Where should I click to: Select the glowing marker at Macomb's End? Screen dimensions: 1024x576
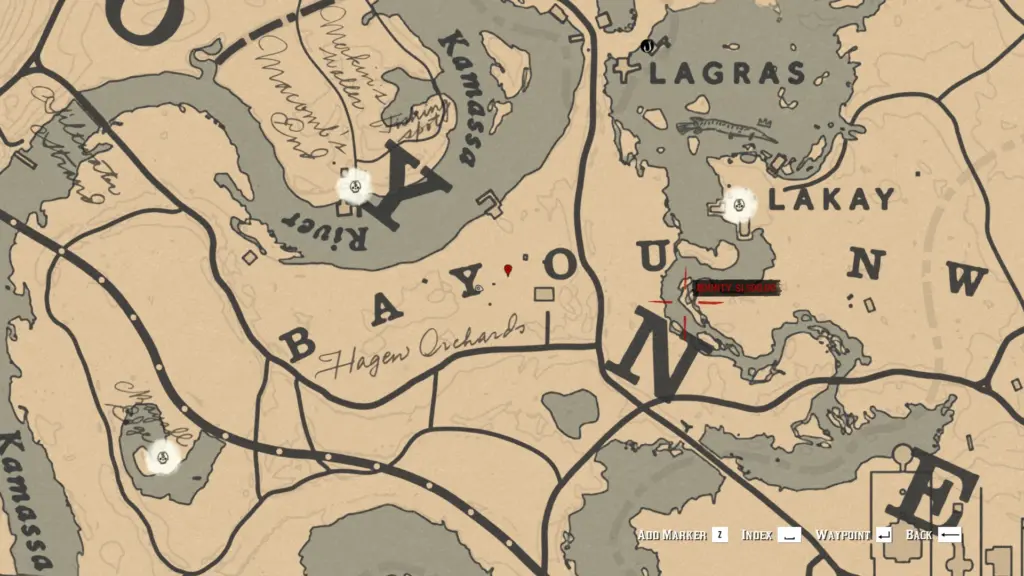point(353,184)
